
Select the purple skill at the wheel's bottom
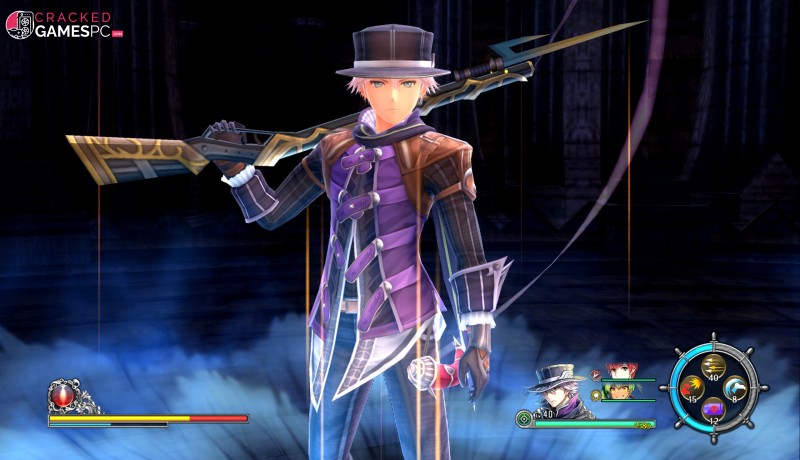pyautogui.click(x=713, y=408)
